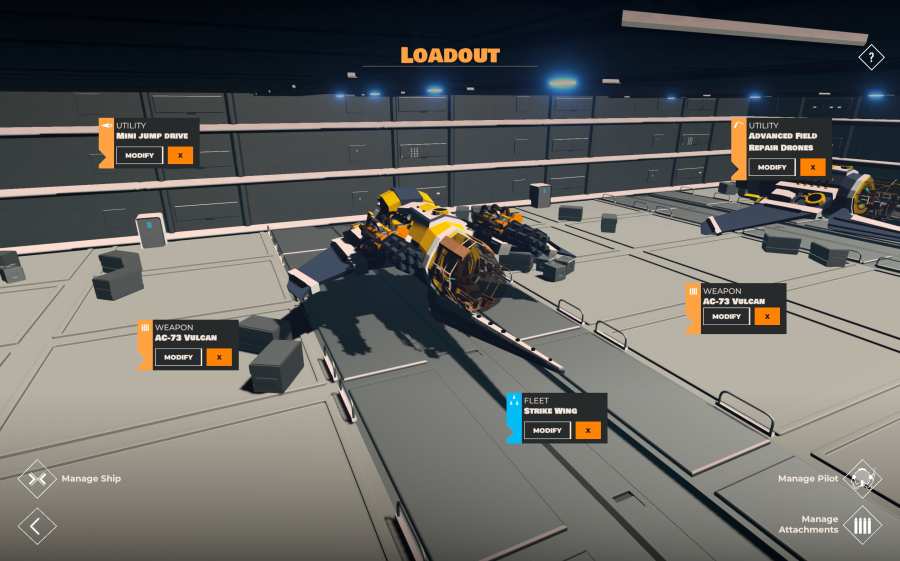
Task: Remove the Advanced Field Repair Drones utility
Action: tap(813, 167)
